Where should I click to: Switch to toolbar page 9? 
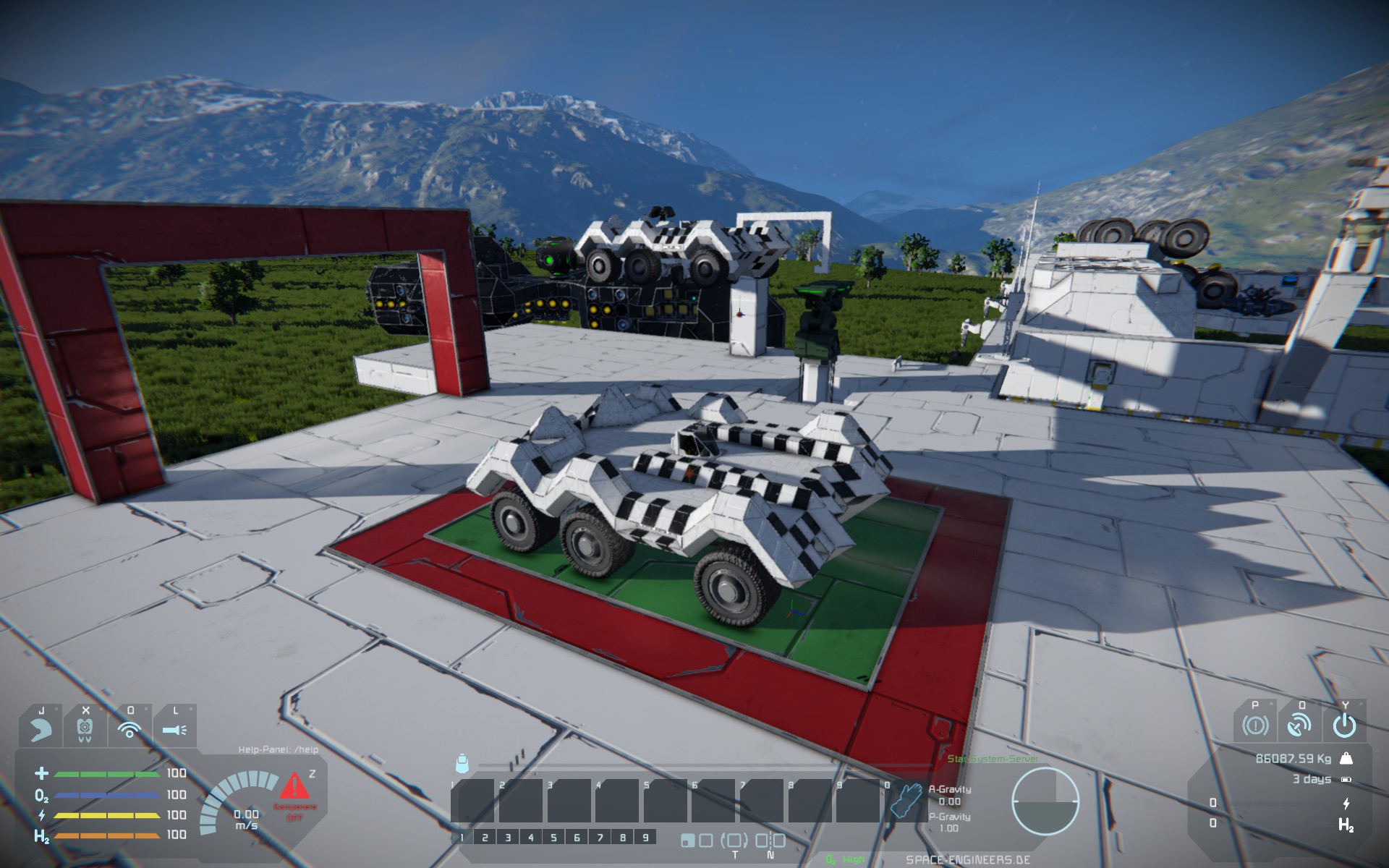pos(645,838)
